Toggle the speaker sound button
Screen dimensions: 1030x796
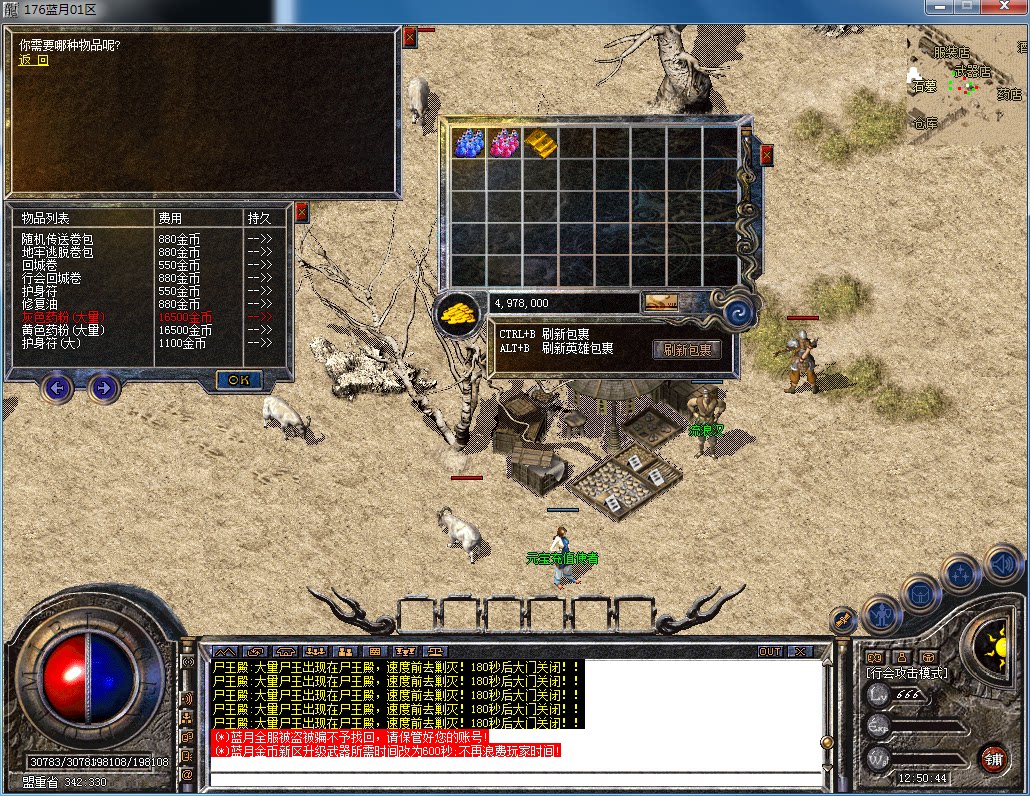(x=1003, y=563)
